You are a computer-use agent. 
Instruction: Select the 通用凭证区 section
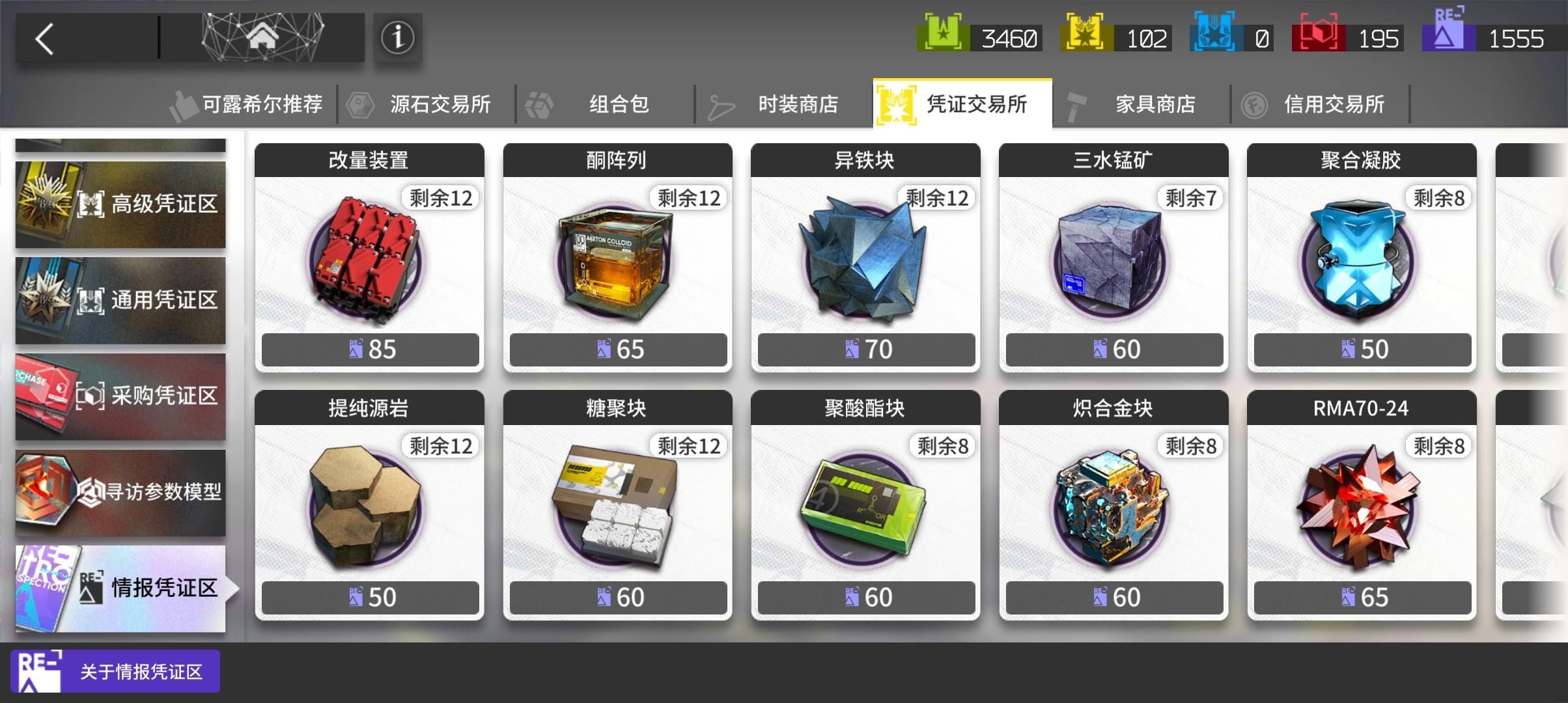(120, 299)
